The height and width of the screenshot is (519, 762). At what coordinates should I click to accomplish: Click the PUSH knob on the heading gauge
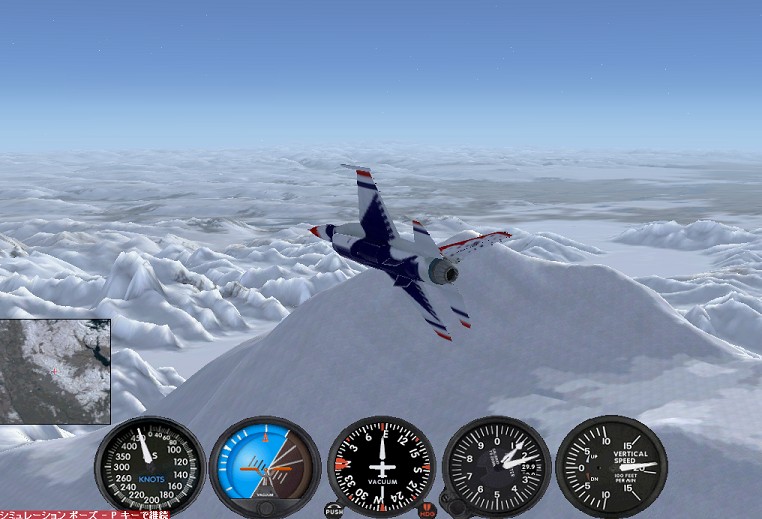tap(333, 511)
